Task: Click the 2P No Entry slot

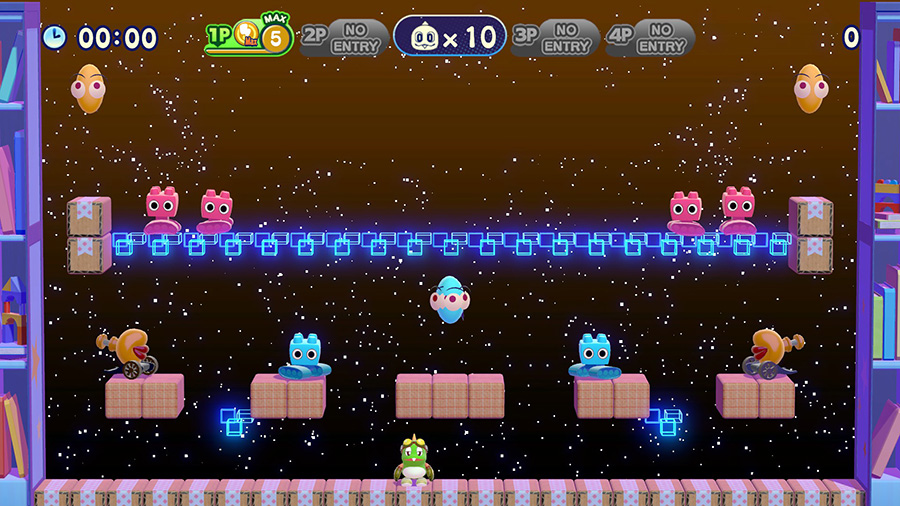Action: pos(344,38)
